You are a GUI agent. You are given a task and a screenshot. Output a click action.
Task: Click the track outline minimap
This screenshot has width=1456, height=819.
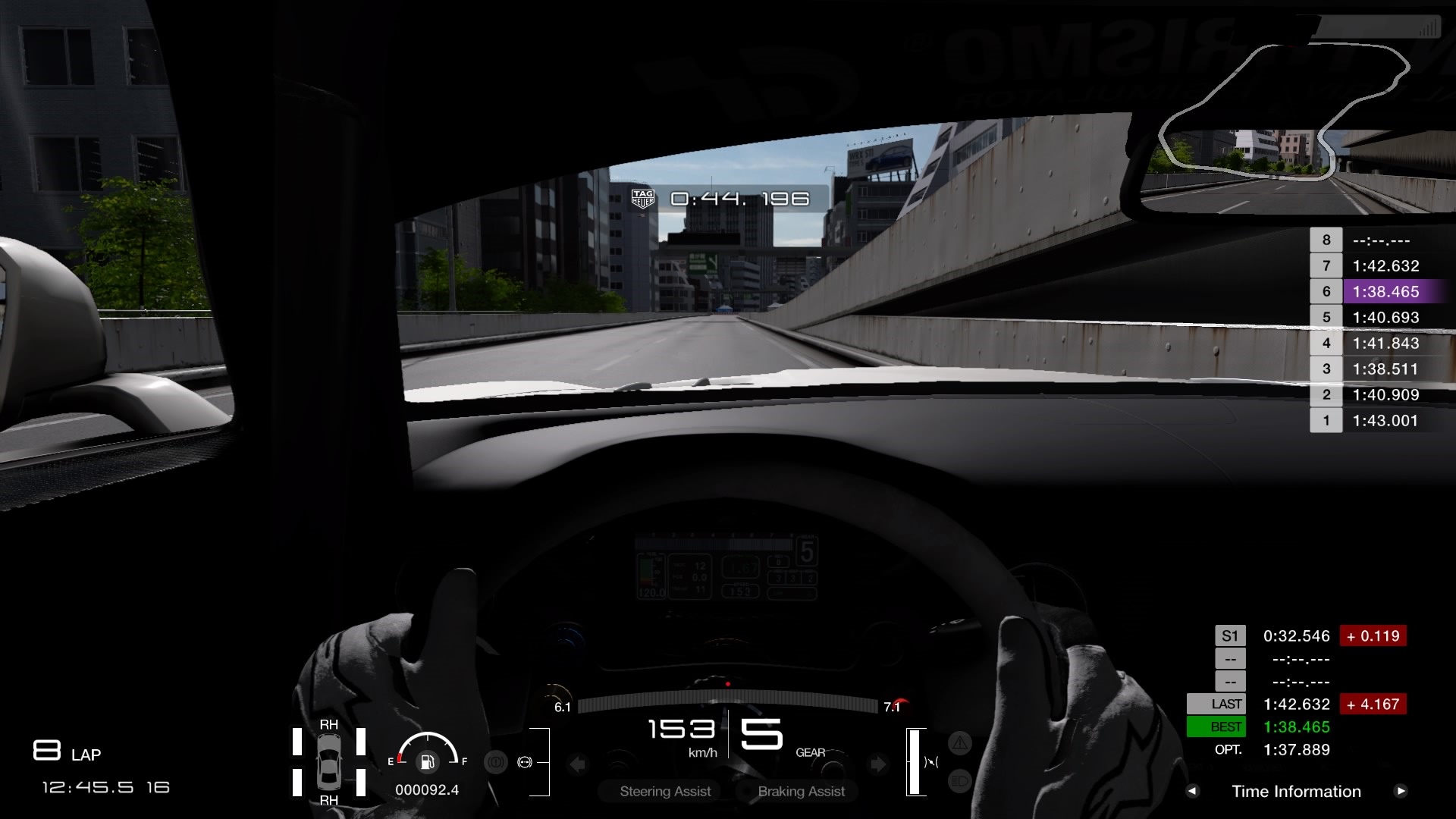[1282, 111]
